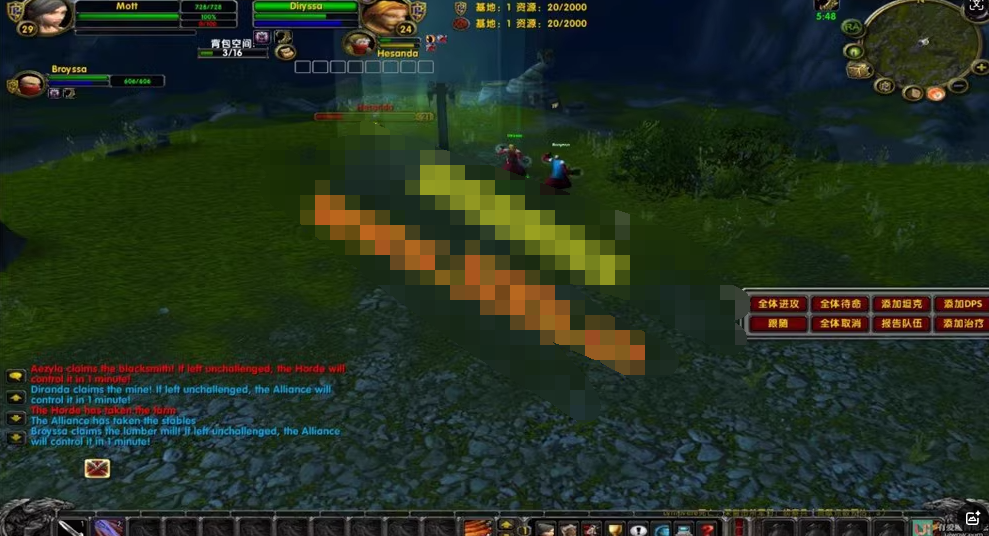Screen dimensions: 989x536
Task: Click the 跟随 (follow) button
Action: [778, 324]
